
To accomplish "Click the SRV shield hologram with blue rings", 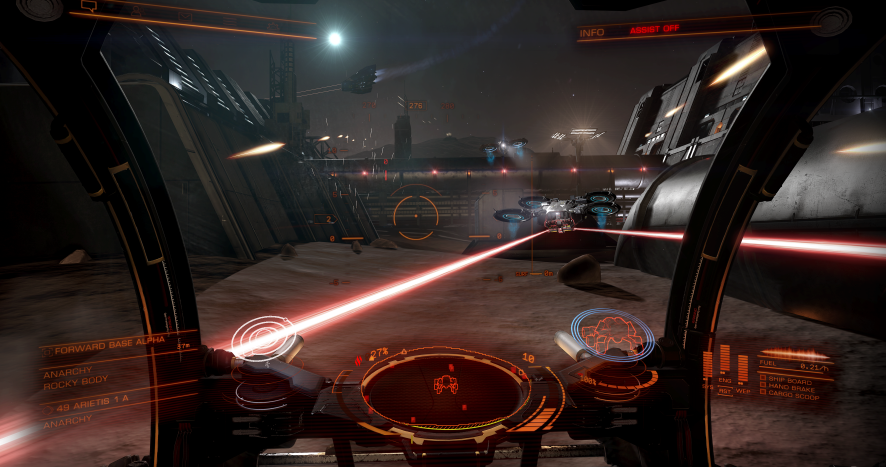I will click(x=611, y=333).
